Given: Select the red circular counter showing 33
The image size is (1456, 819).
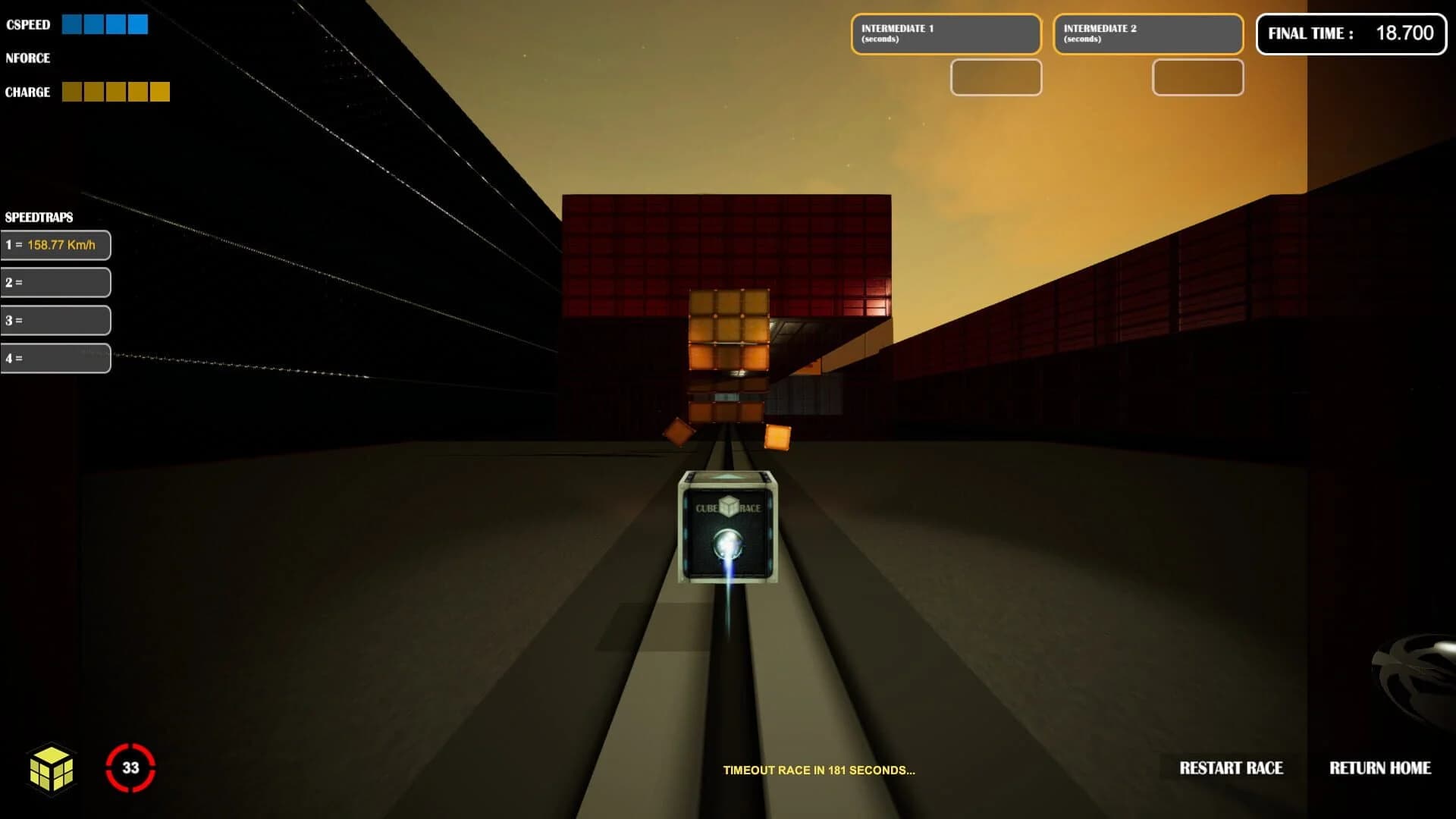Looking at the screenshot, I should (x=130, y=767).
